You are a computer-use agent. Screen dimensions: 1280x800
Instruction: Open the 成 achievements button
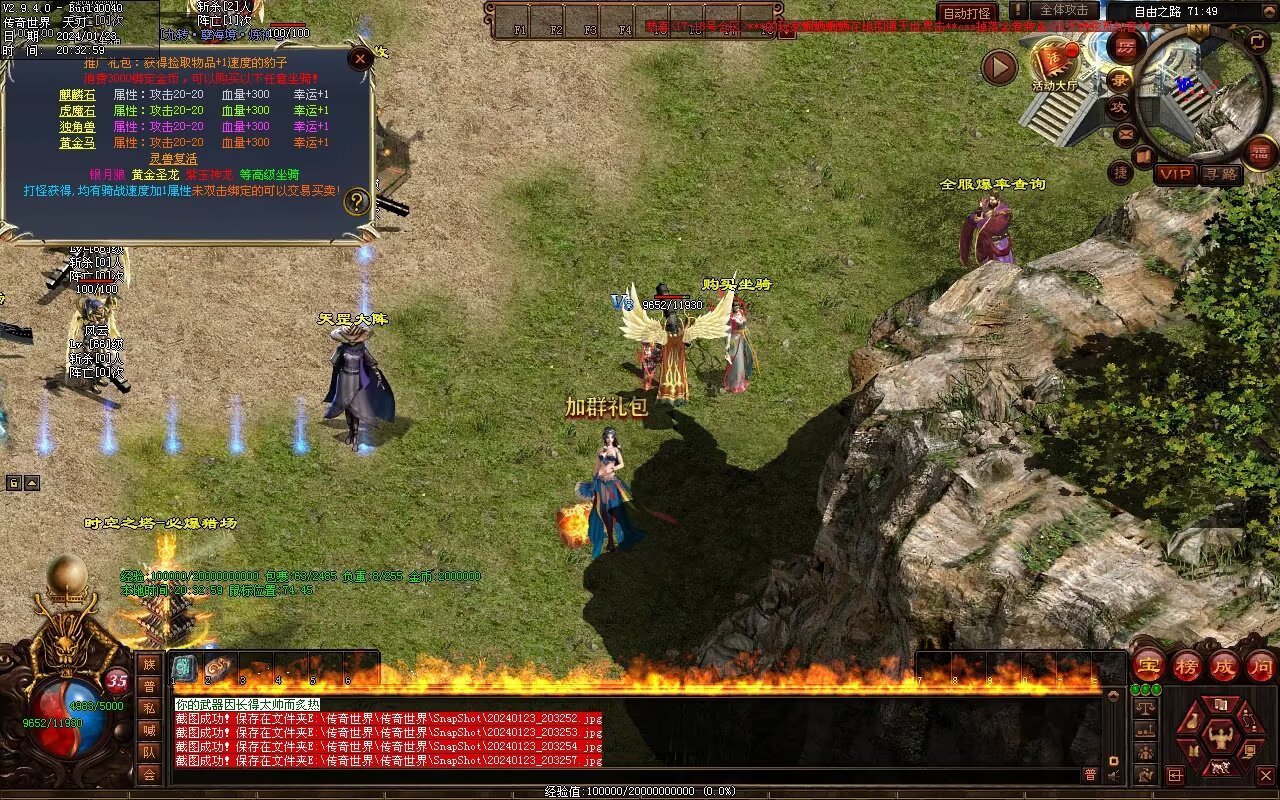pyautogui.click(x=1224, y=666)
